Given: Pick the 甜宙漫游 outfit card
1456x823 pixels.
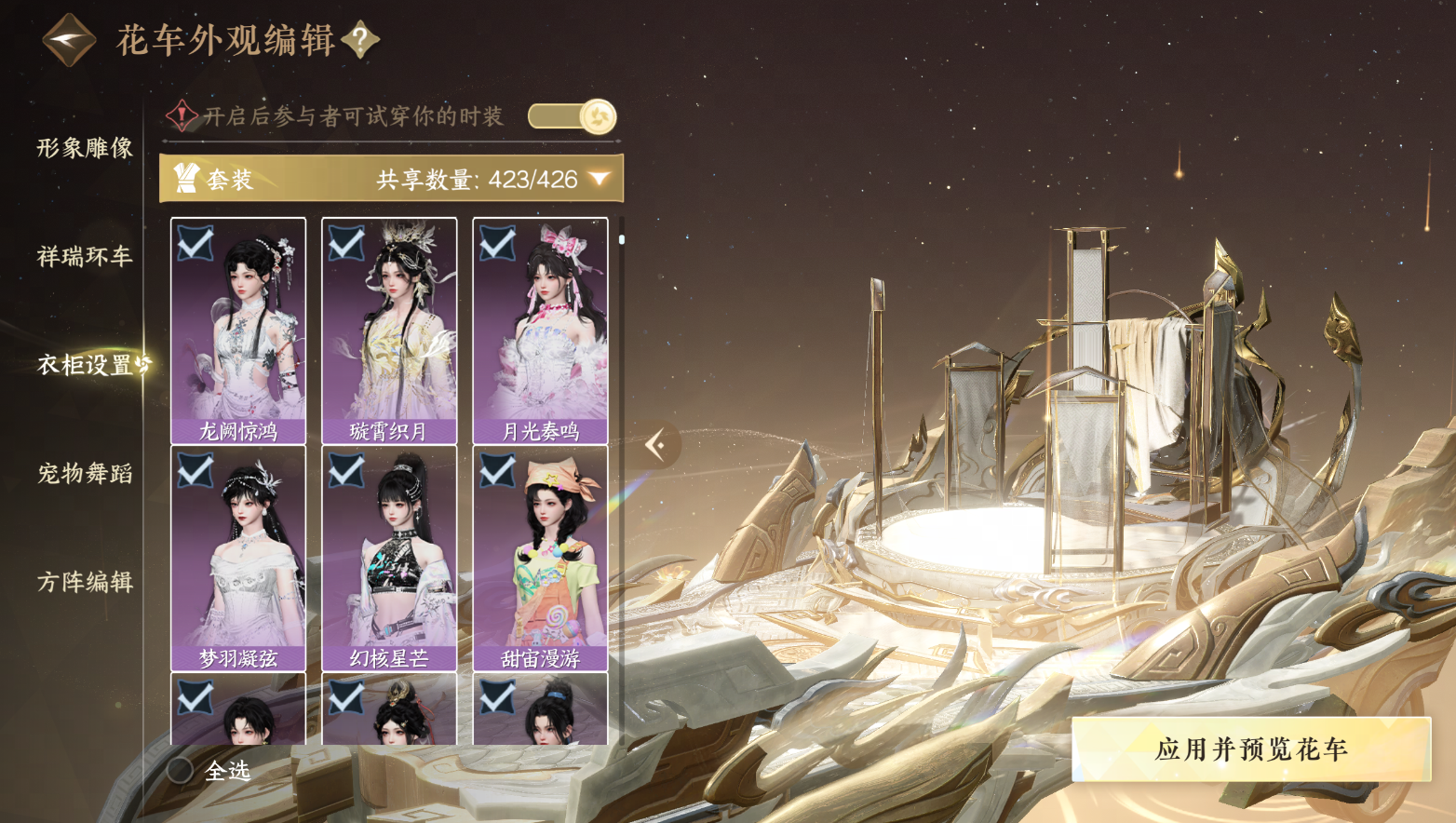Looking at the screenshot, I should [540, 558].
